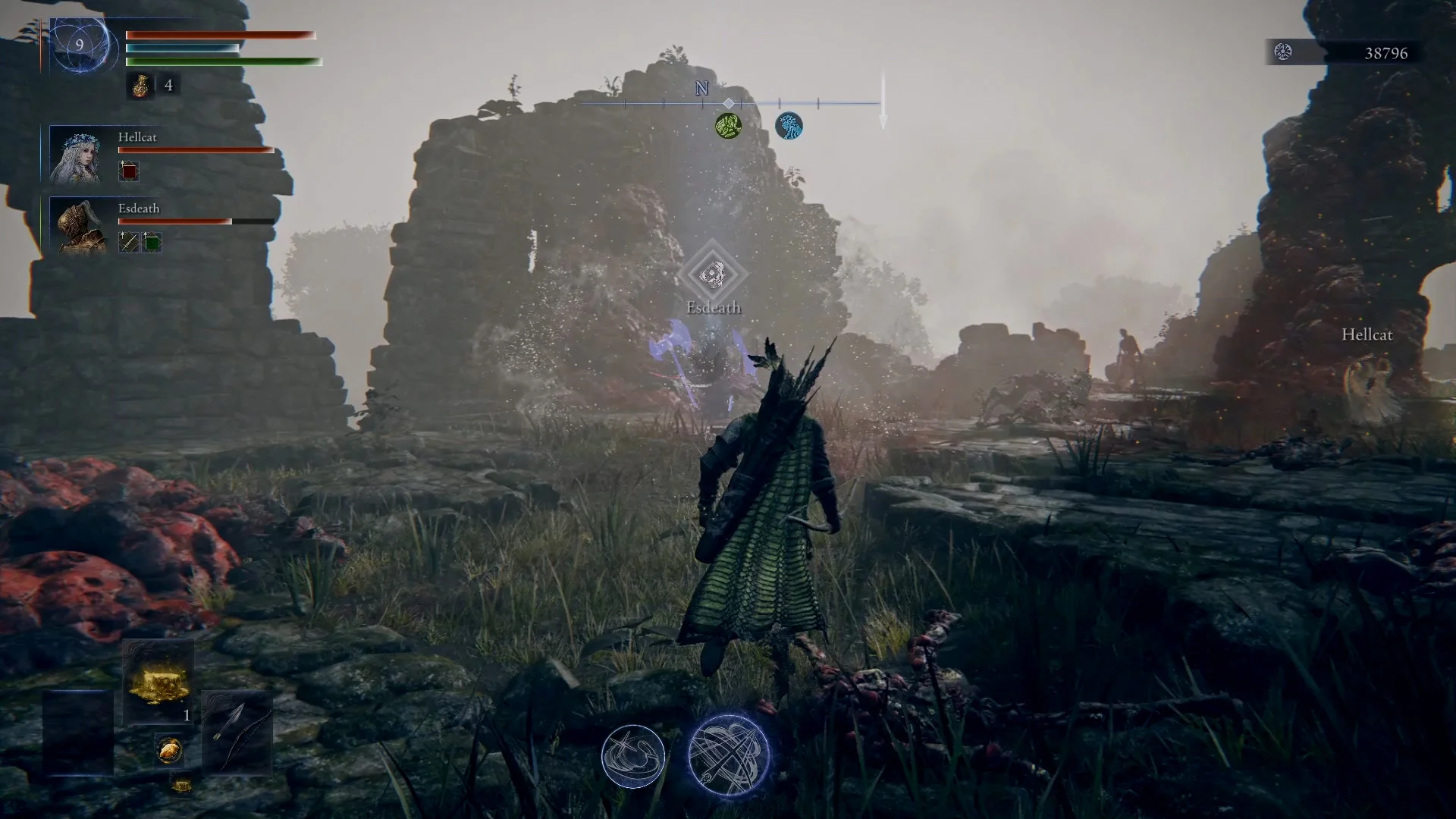This screenshot has height=819, width=1456.
Task: Select the large golden item slot
Action: [x=158, y=682]
